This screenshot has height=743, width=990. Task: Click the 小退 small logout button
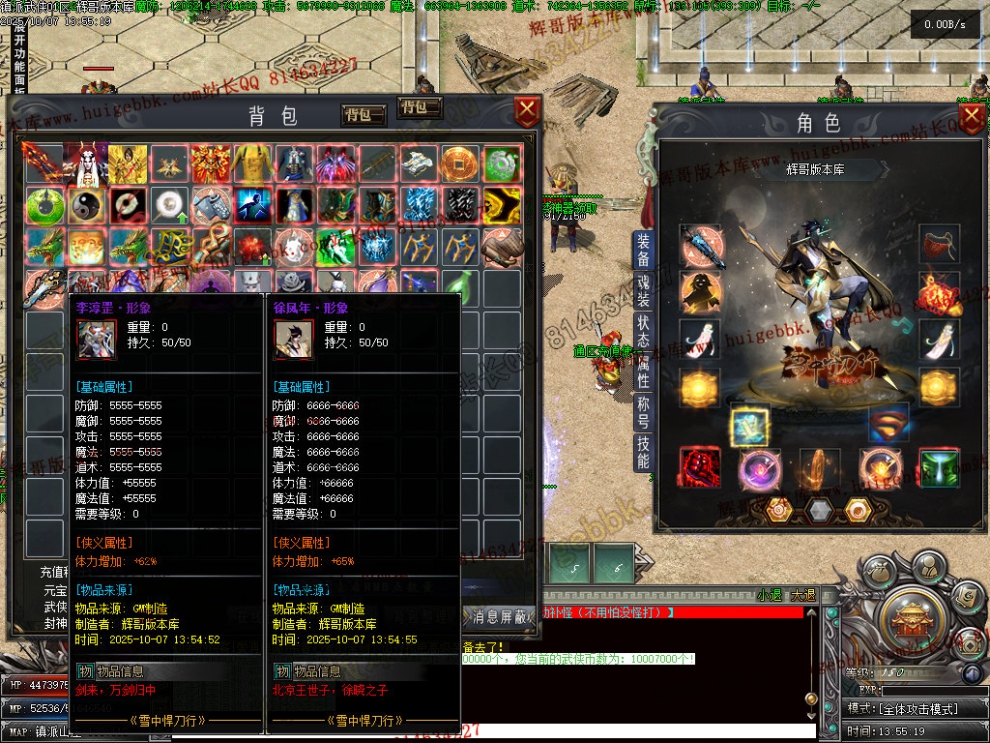point(771,596)
